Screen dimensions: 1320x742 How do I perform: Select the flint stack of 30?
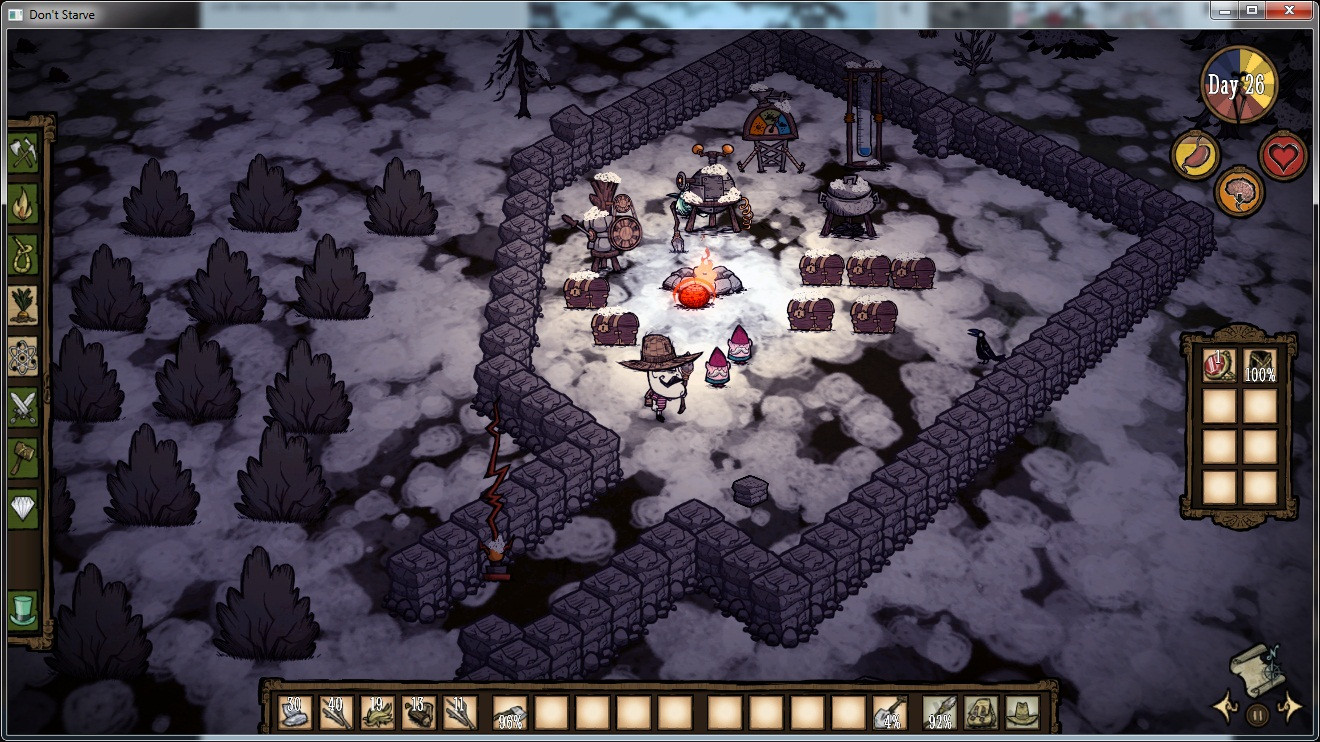click(x=294, y=712)
